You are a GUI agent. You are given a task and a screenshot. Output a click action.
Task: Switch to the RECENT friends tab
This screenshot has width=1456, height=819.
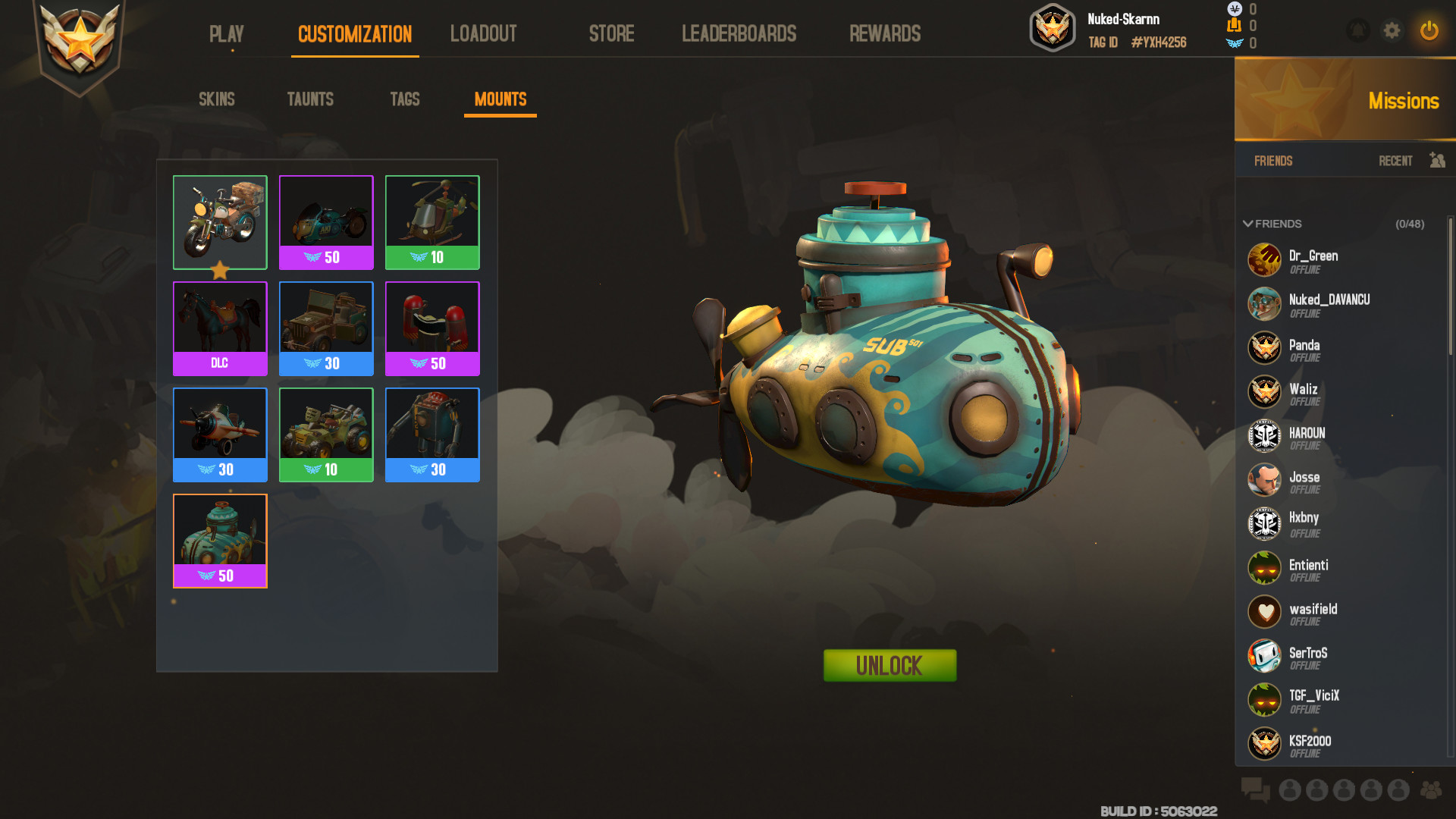coord(1395,161)
